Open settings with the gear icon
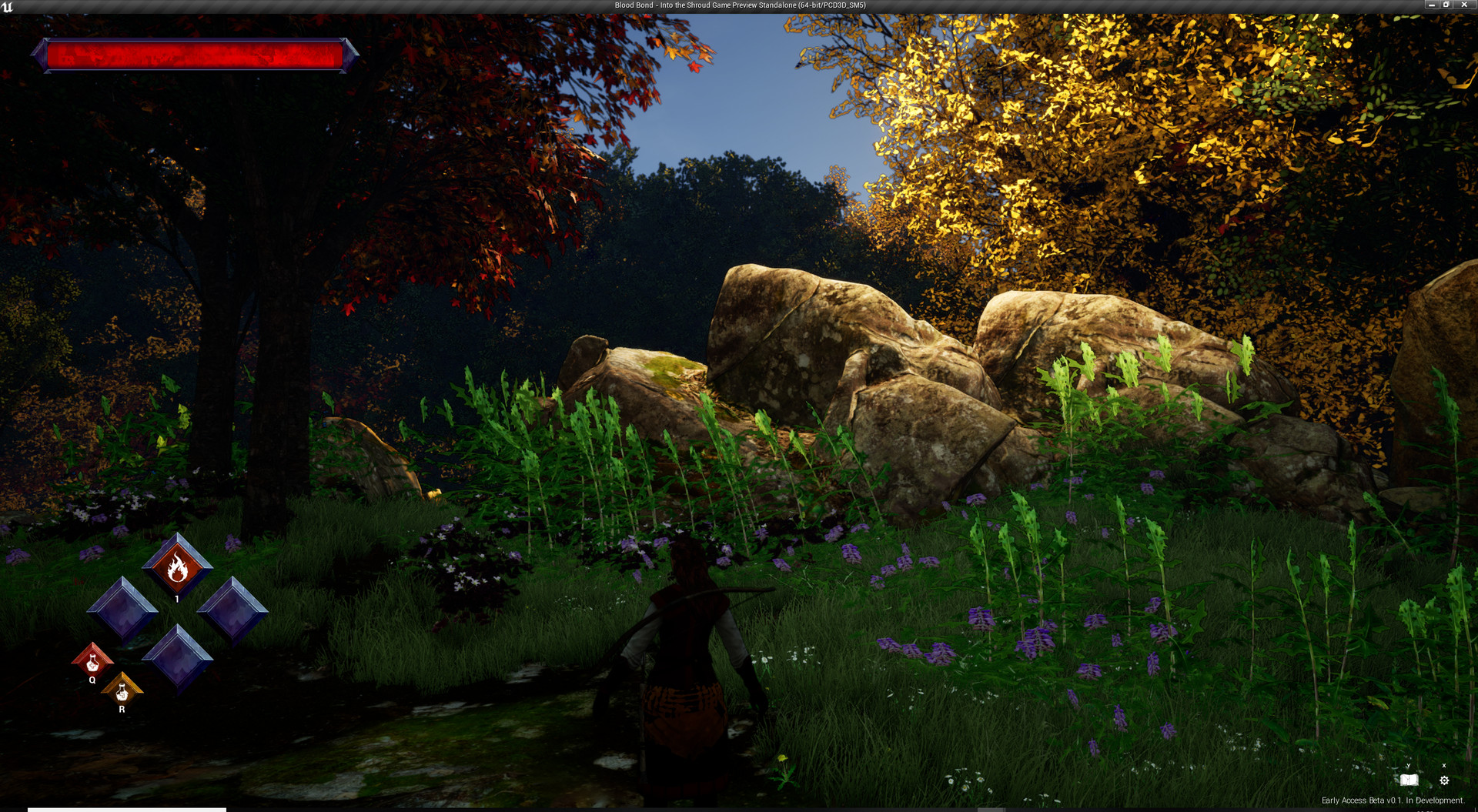 click(1444, 780)
